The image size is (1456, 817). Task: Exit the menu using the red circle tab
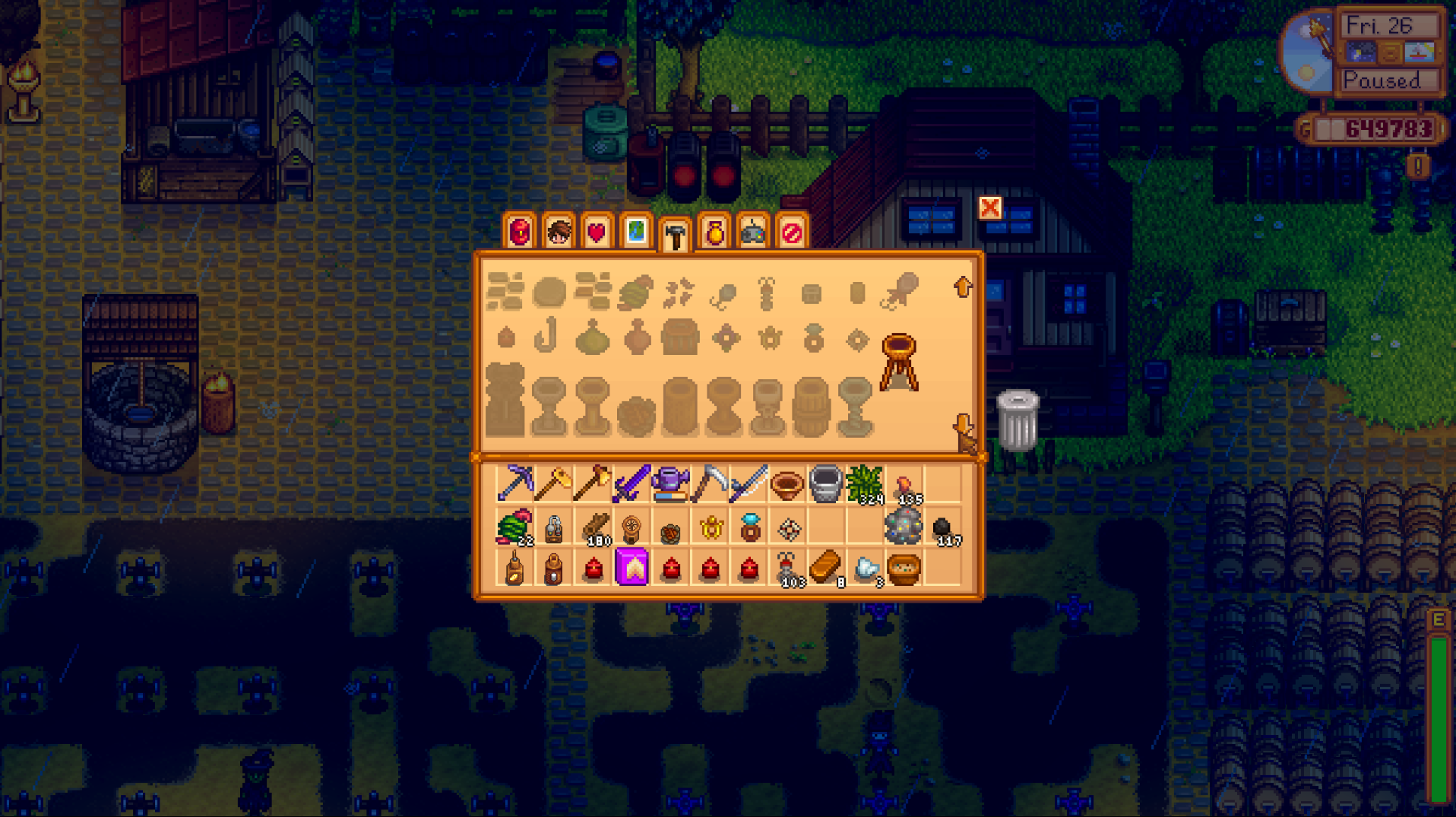tap(790, 234)
